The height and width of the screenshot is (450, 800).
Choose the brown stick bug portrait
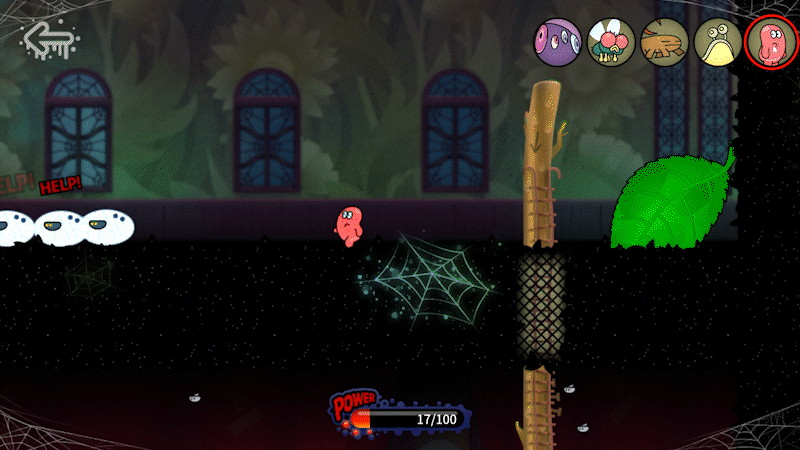tap(664, 44)
